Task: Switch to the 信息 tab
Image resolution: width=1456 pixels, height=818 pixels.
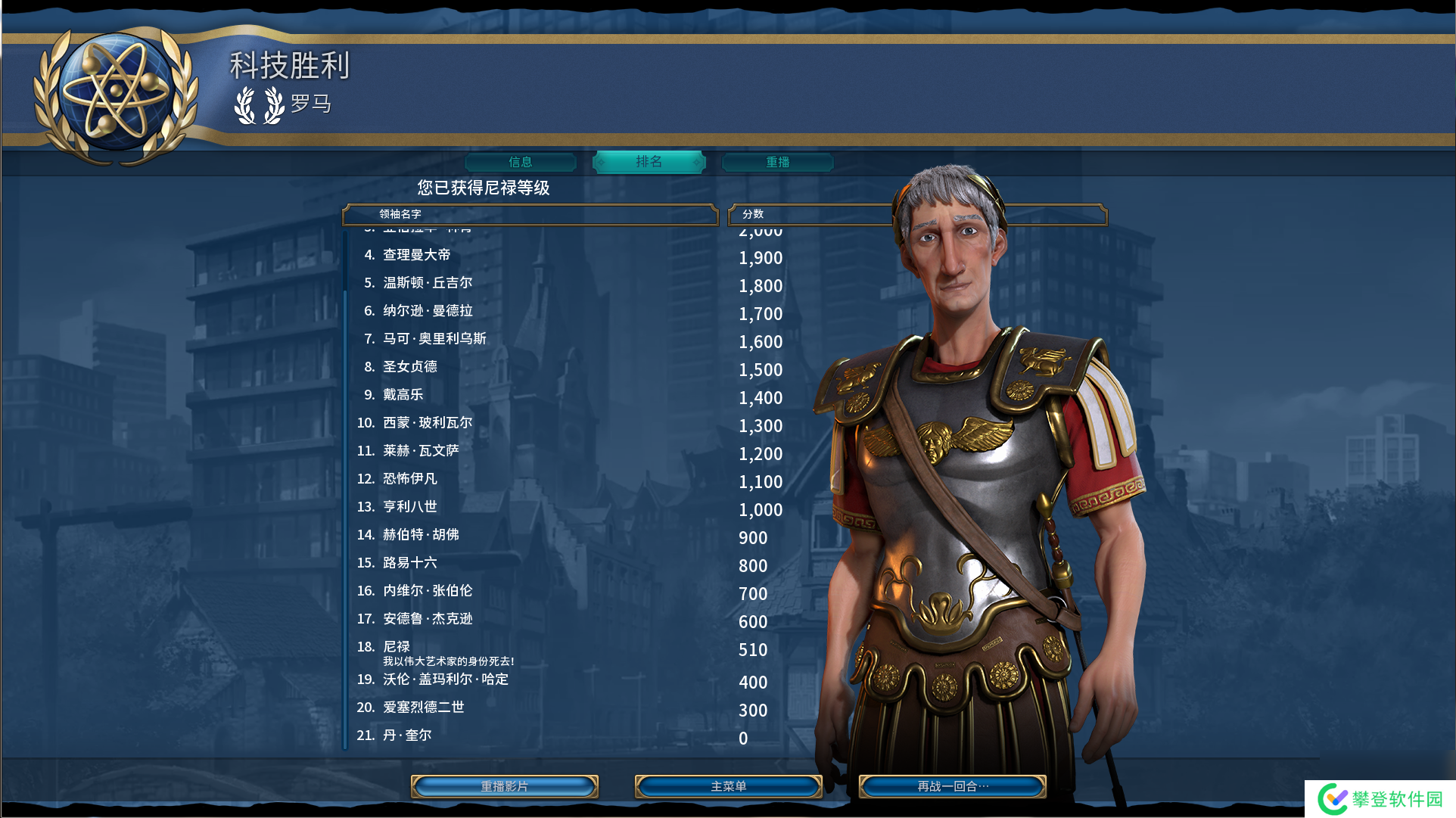Action: tap(521, 162)
